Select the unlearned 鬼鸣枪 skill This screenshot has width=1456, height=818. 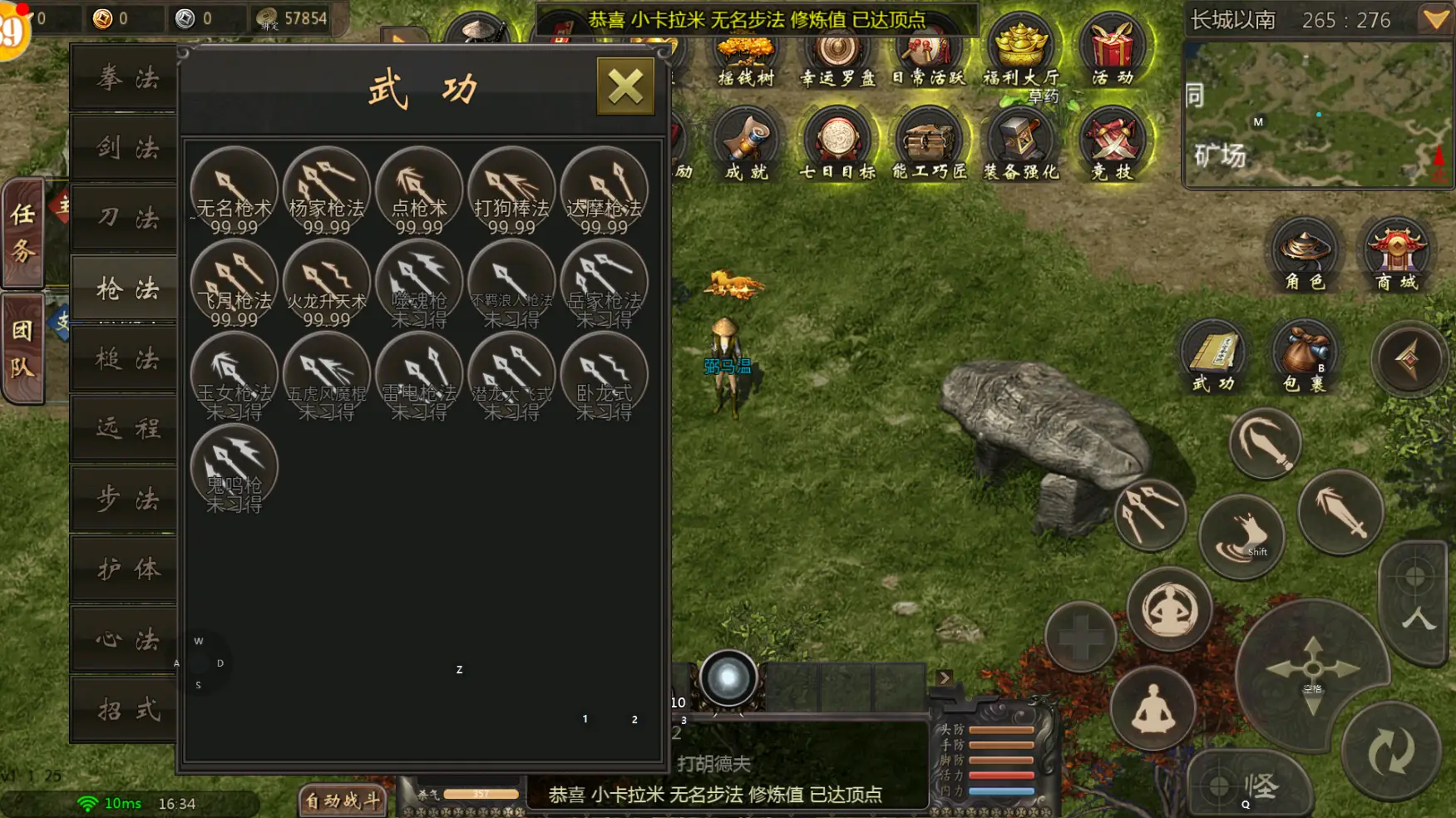pyautogui.click(x=234, y=468)
